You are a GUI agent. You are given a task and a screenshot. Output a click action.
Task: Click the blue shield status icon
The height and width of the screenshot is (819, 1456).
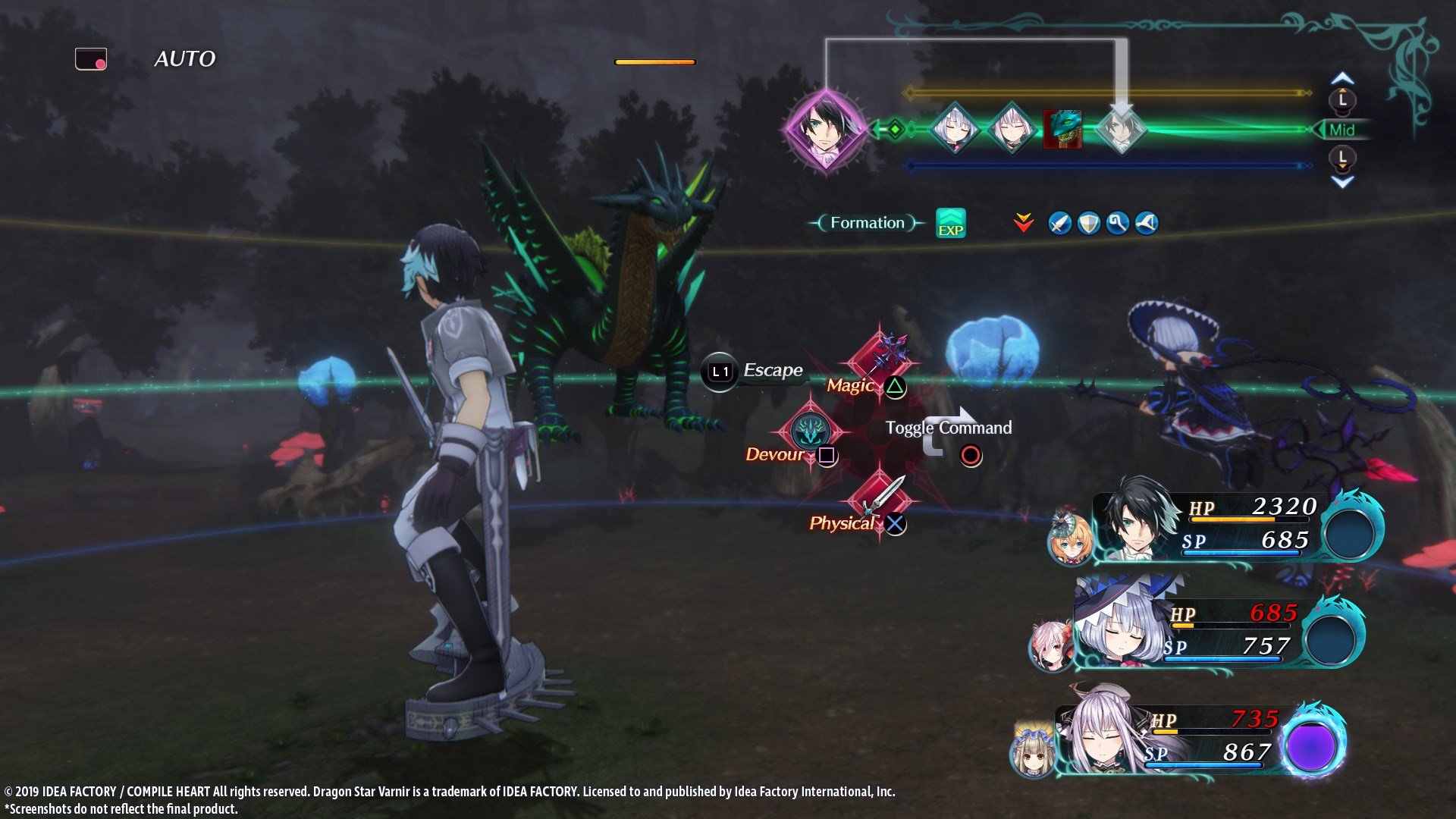point(1088,224)
